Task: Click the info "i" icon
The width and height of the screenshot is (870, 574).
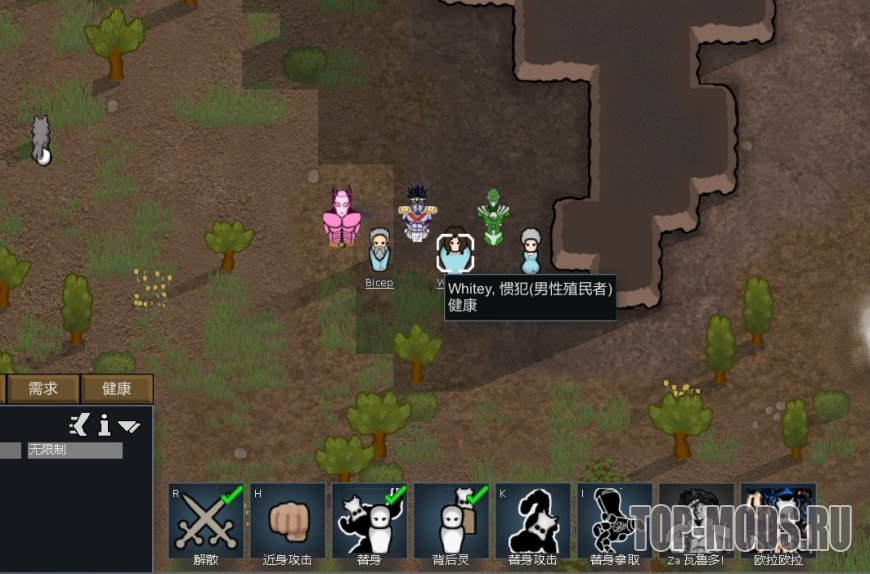Action: coord(104,426)
